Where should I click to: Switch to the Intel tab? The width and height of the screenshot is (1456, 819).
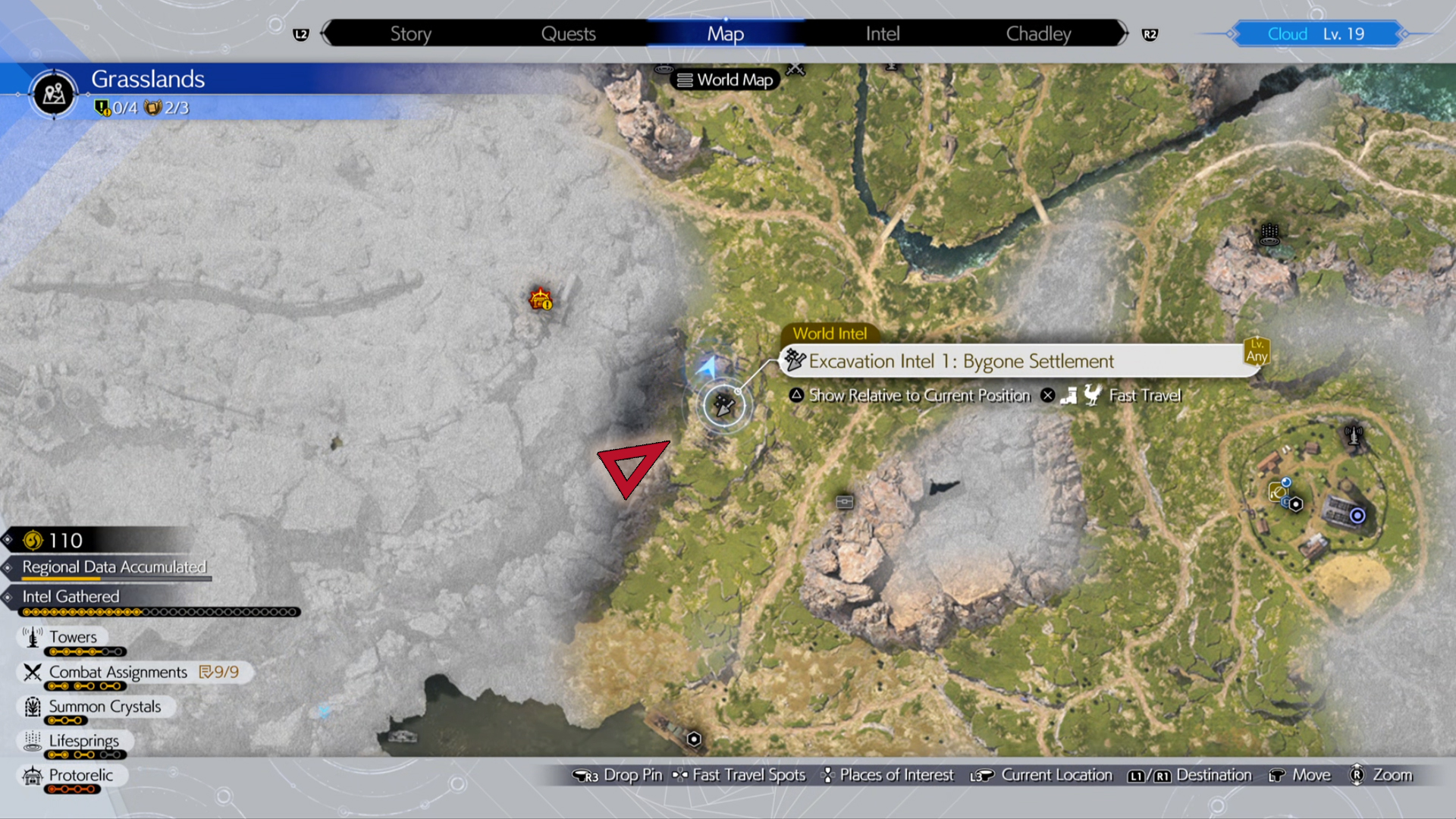[x=883, y=34]
